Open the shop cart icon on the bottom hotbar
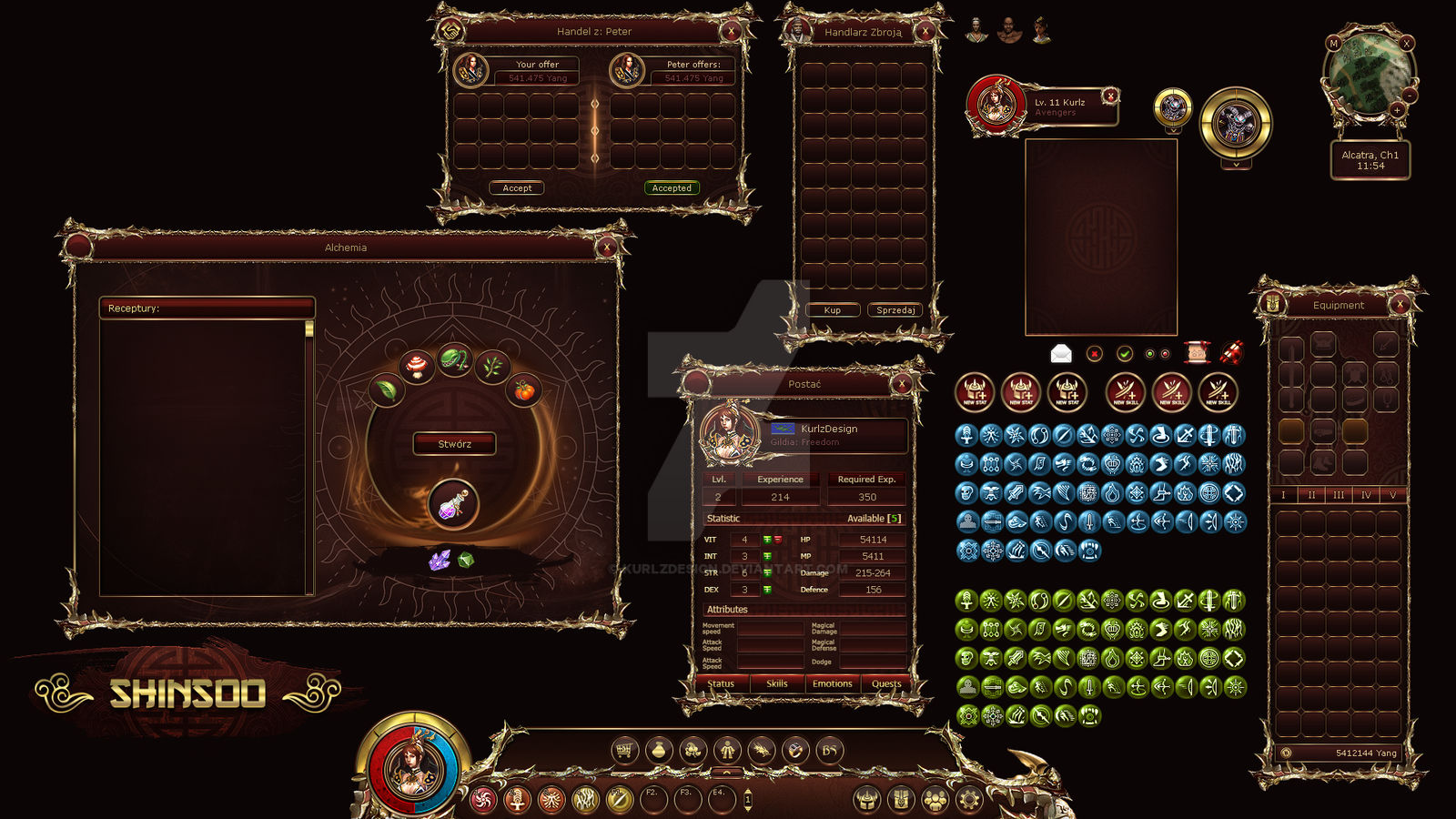This screenshot has height=819, width=1456. [x=623, y=750]
